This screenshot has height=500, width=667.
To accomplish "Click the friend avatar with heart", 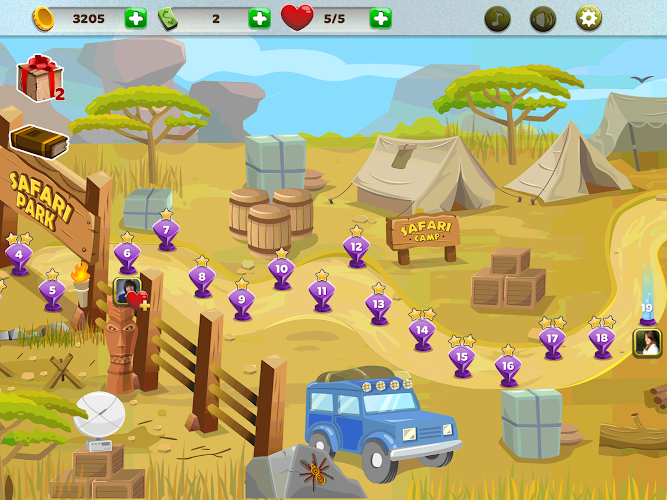I will pos(130,292).
